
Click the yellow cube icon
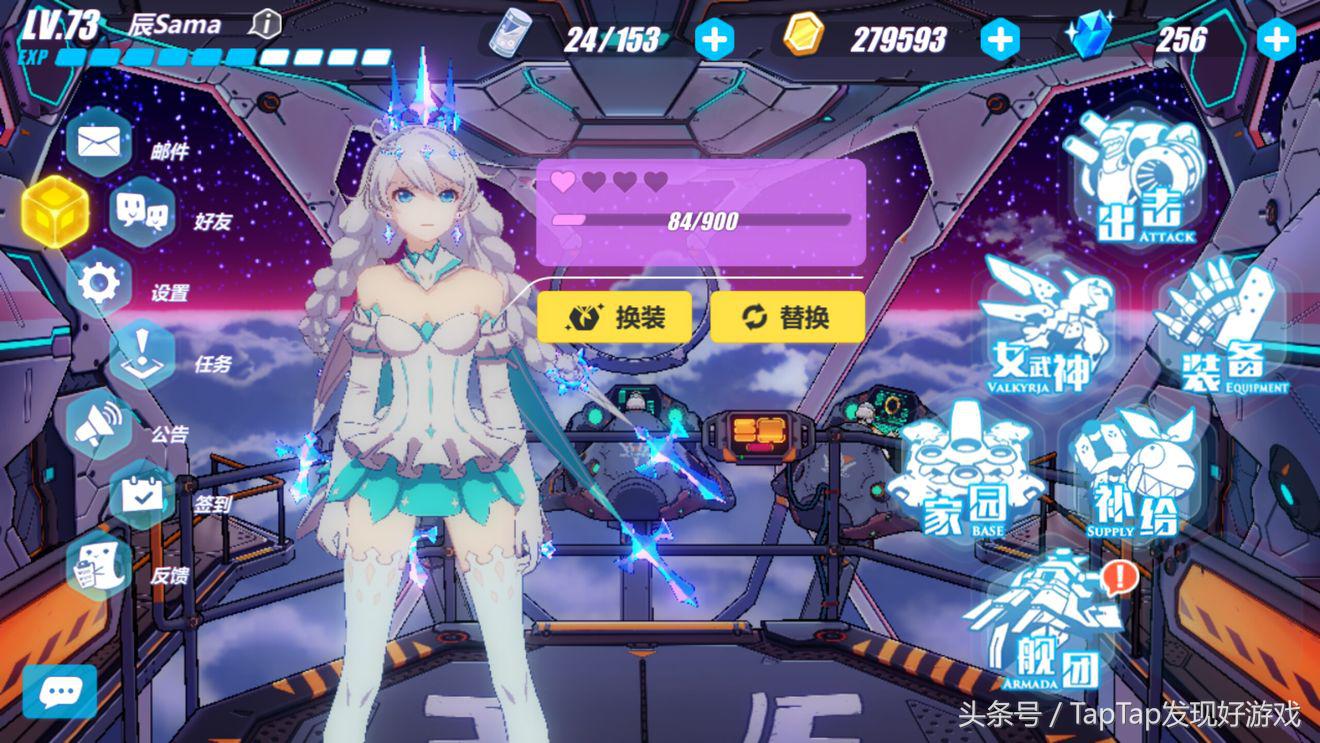pos(55,211)
